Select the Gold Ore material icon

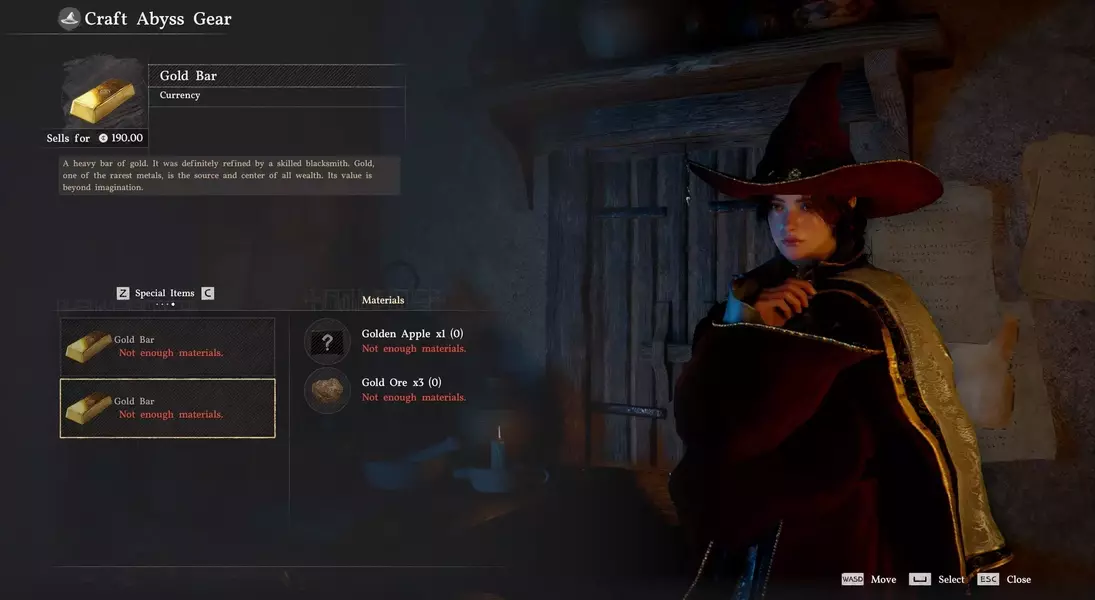click(327, 390)
